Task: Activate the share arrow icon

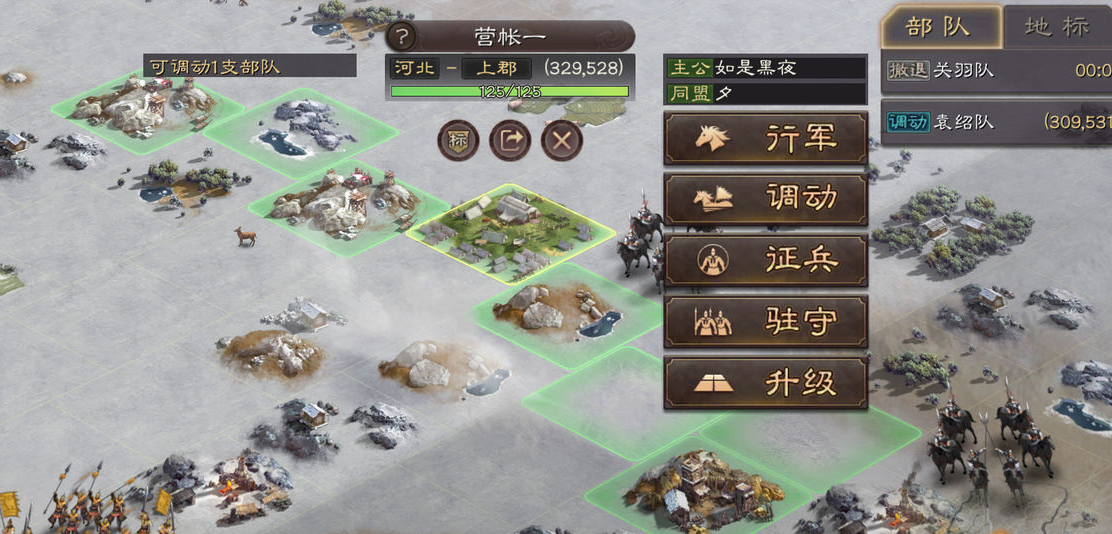Action: [510, 140]
